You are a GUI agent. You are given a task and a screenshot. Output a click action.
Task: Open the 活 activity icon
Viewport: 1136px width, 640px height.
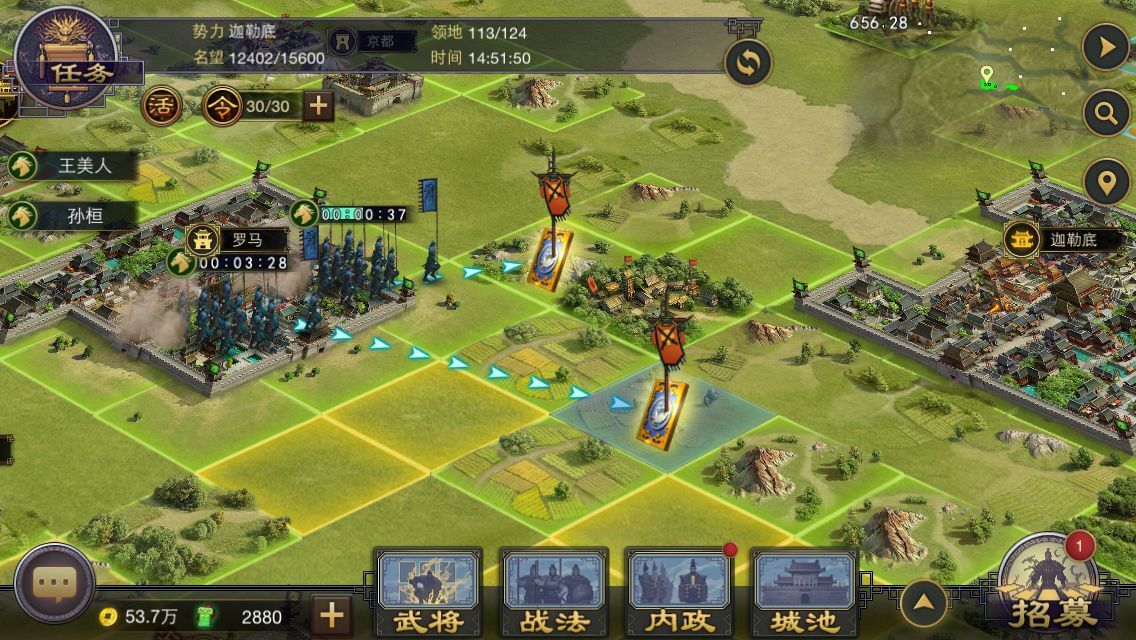click(x=161, y=106)
